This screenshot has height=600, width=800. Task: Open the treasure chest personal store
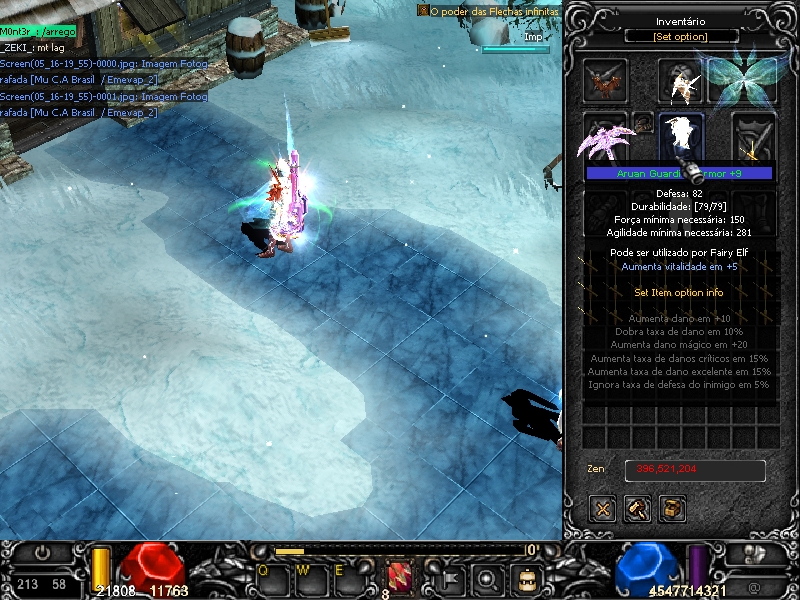click(673, 508)
